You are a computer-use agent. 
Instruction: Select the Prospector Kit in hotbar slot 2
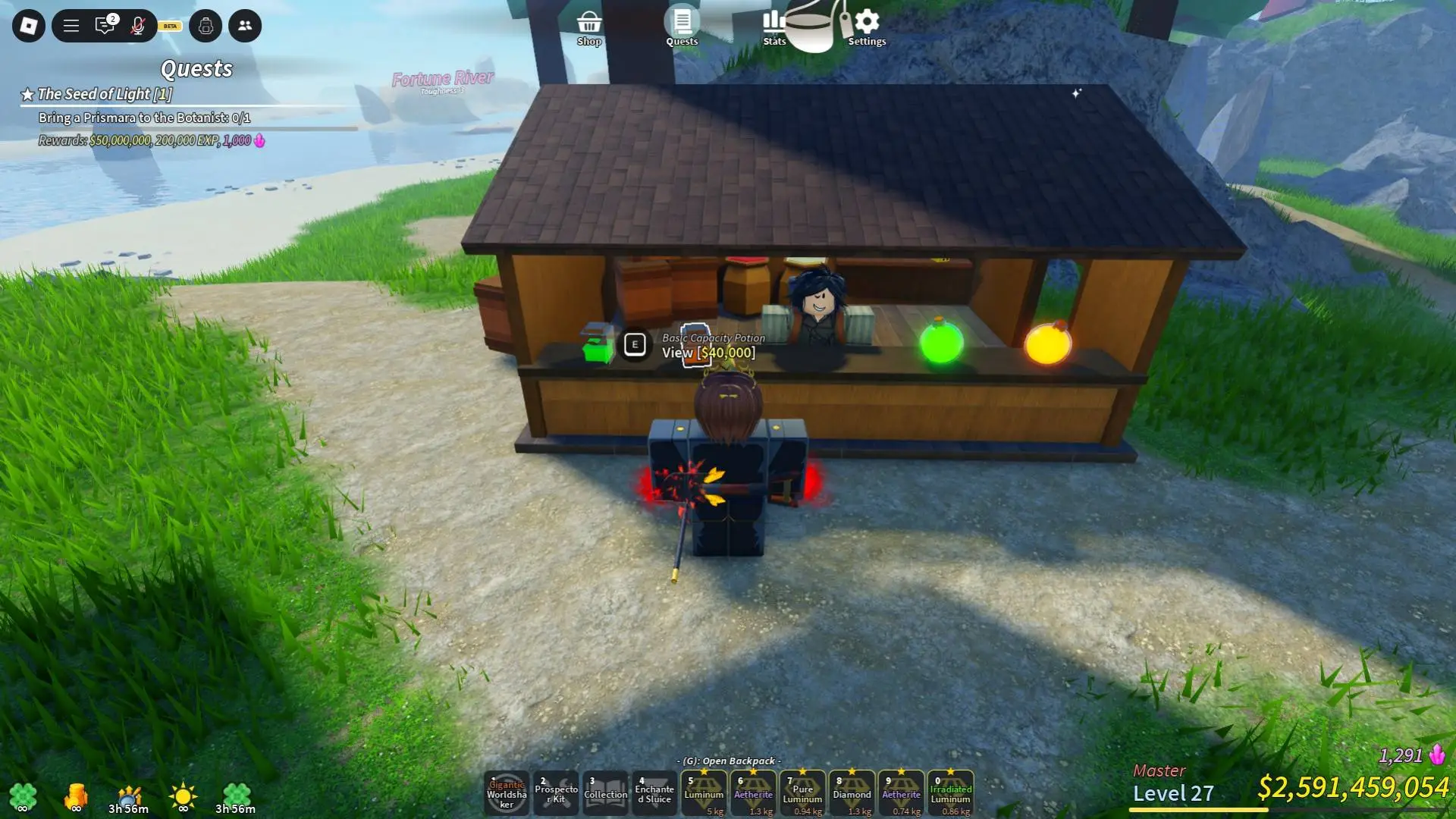[x=557, y=792]
